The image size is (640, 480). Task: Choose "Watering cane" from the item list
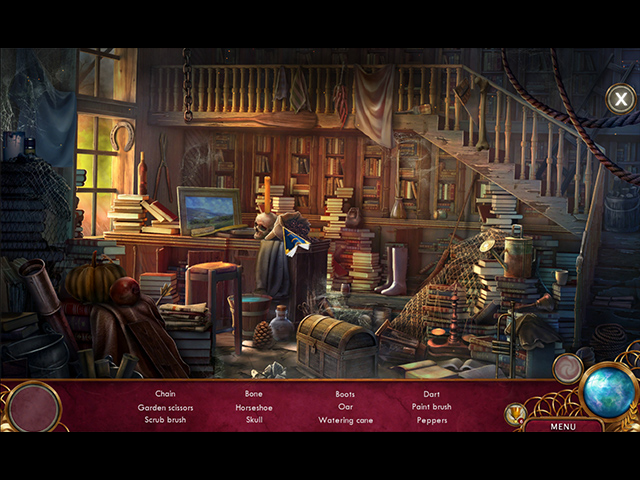coord(345,420)
